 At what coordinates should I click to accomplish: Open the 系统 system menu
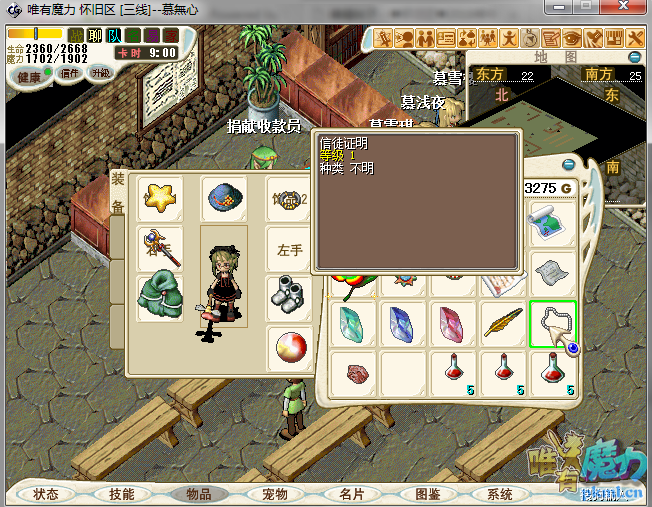[x=500, y=494]
